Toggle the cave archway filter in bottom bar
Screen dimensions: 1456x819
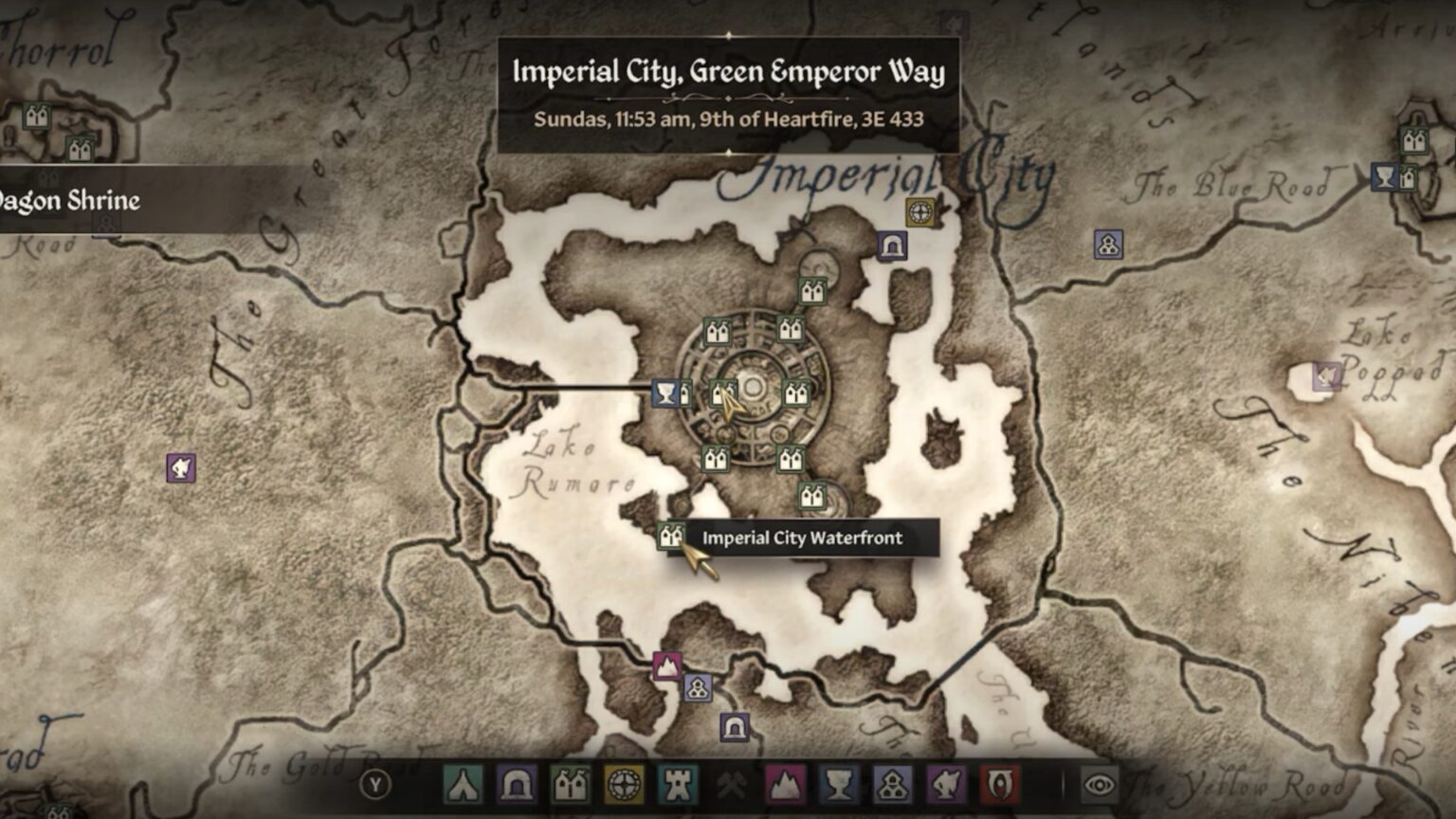[516, 784]
